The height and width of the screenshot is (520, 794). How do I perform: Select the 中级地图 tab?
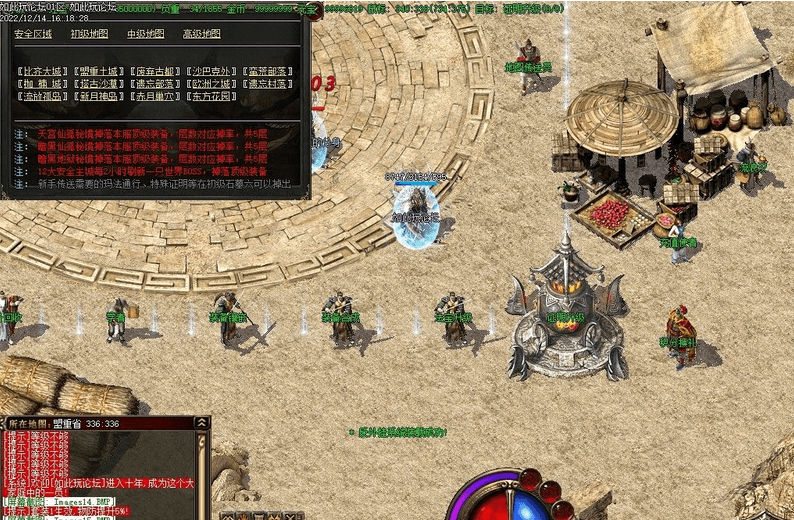click(146, 34)
